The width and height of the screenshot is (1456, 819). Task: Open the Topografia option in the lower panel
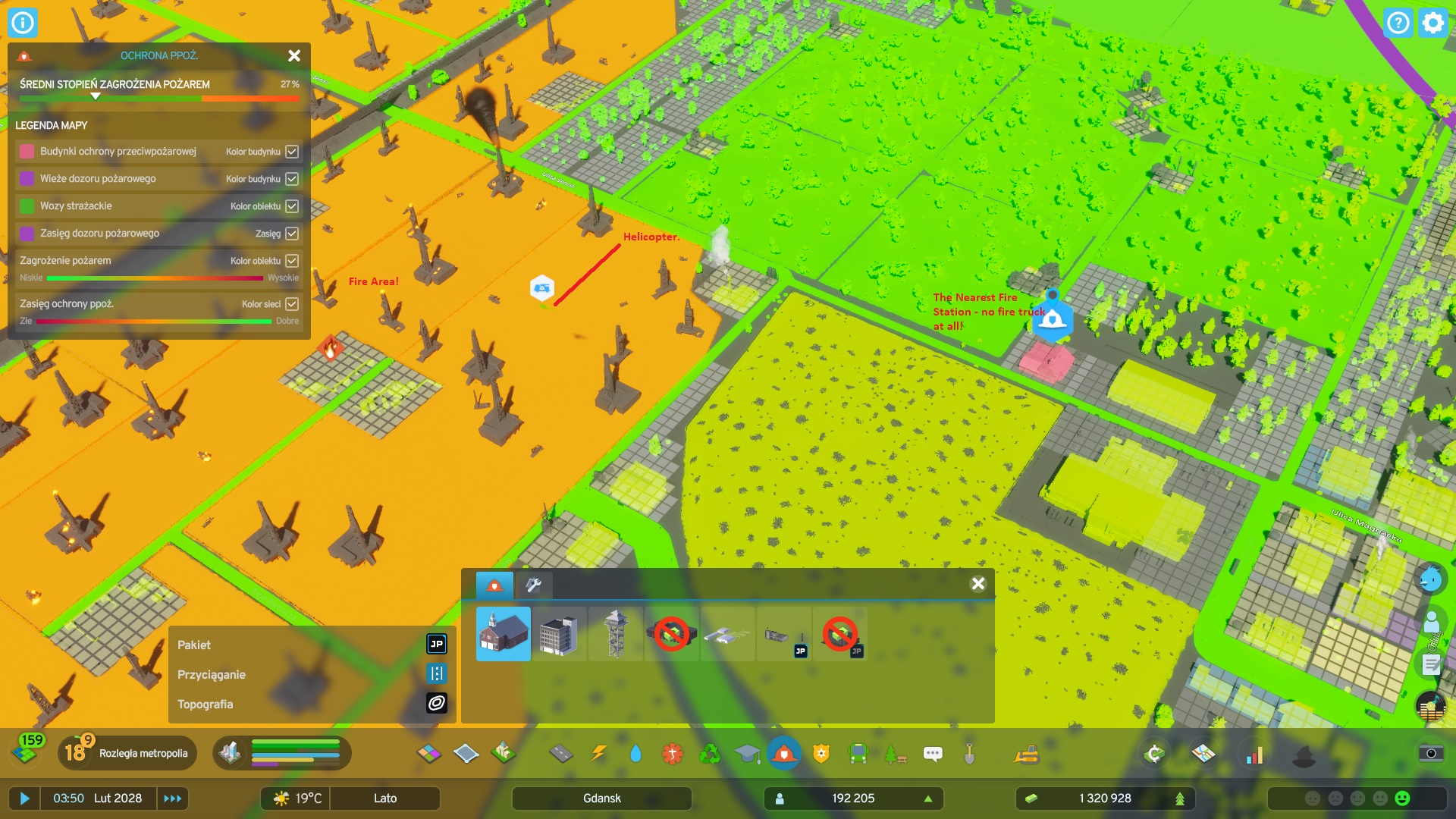[437, 704]
